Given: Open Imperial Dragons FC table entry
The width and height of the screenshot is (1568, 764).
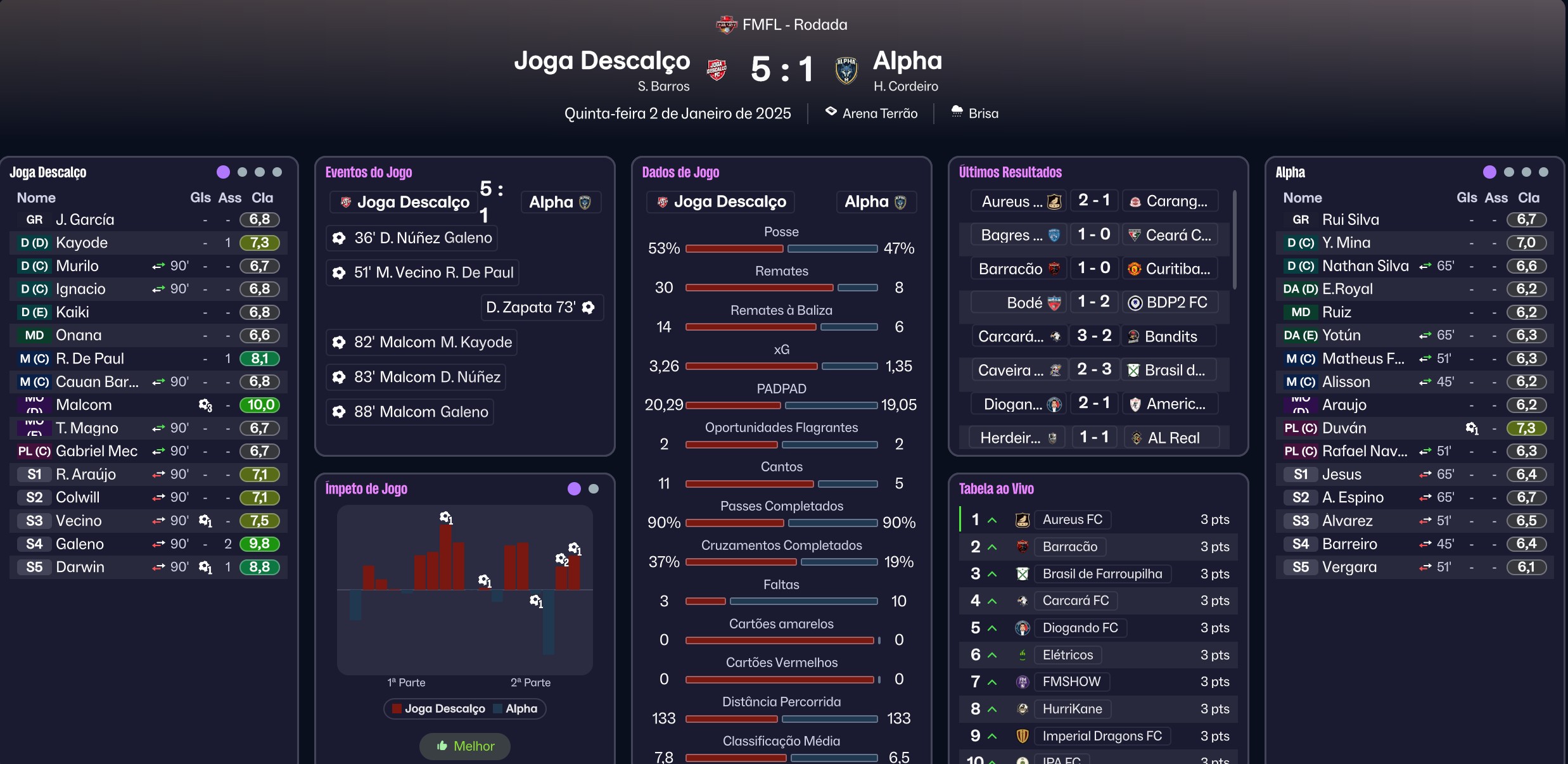Looking at the screenshot, I should (x=1102, y=736).
